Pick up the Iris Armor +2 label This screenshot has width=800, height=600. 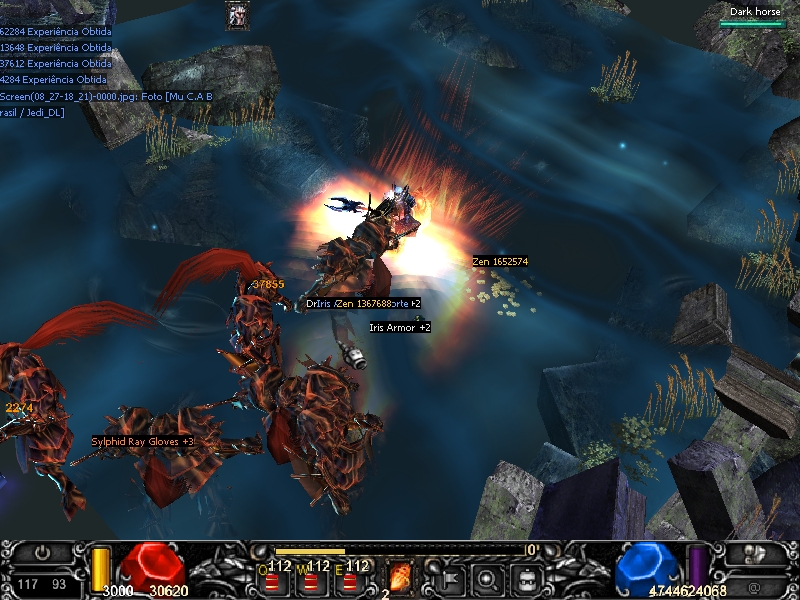[400, 327]
